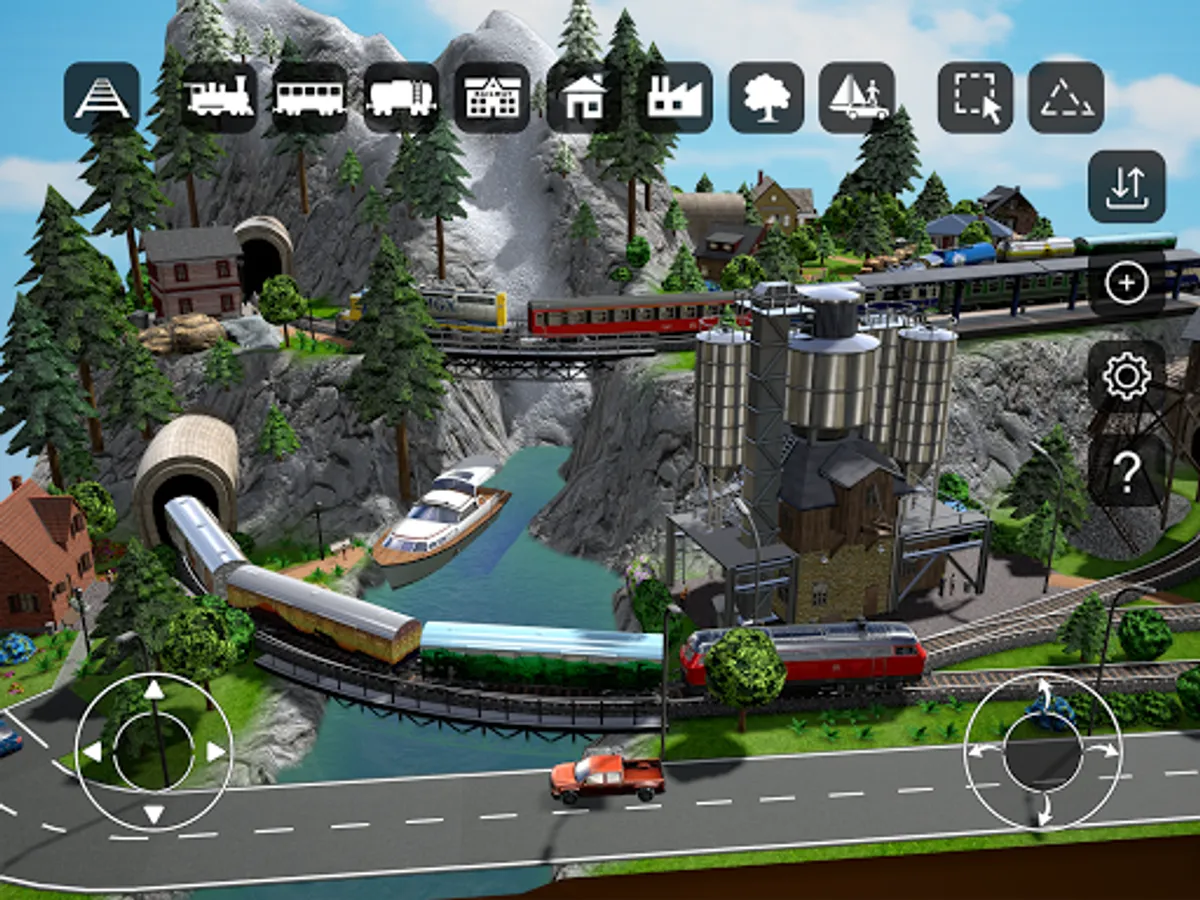Open the railway station buildings category
Image resolution: width=1200 pixels, height=900 pixels.
tap(492, 98)
